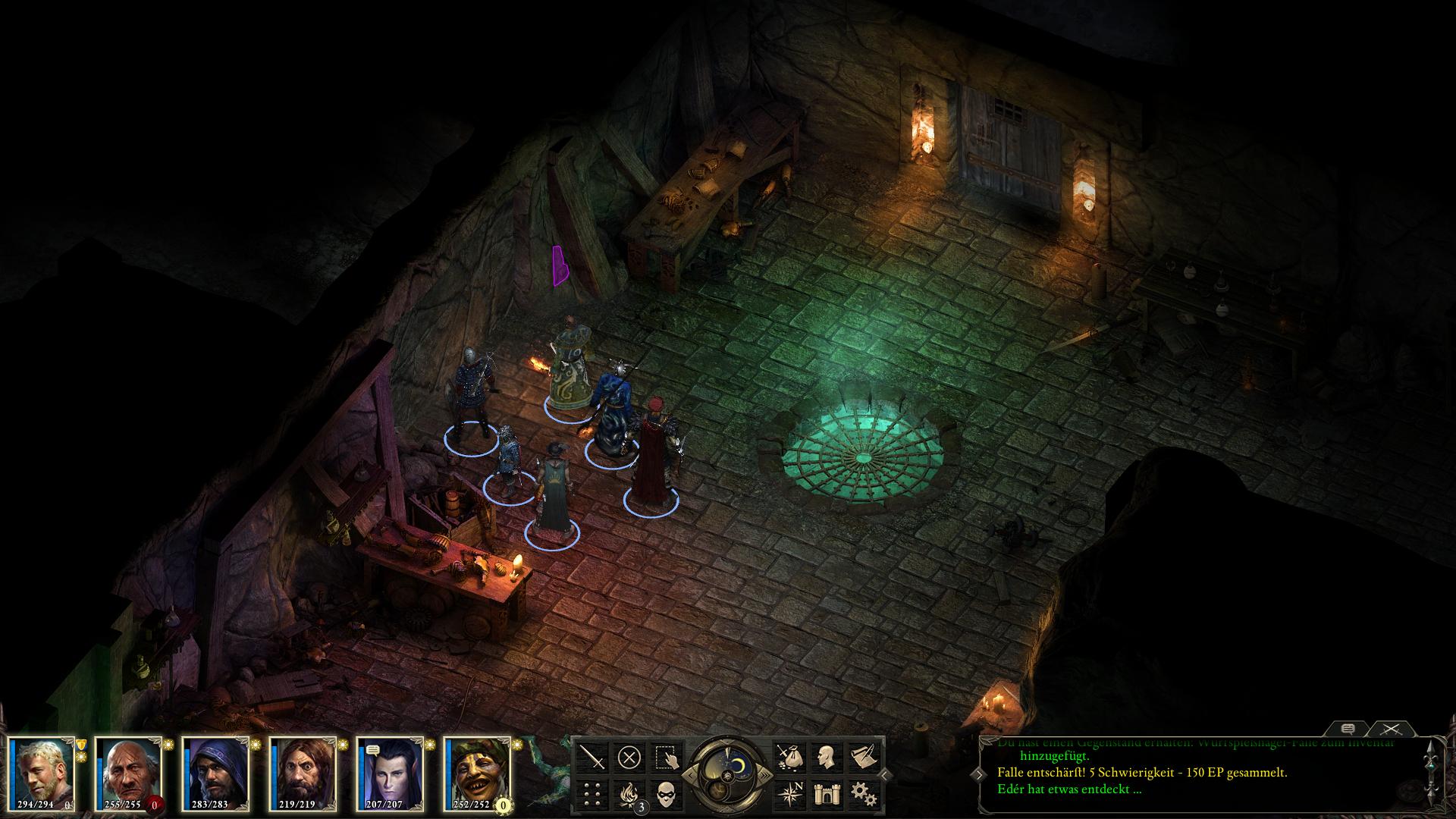1456x819 pixels.
Task: Select the grinning orlan character portrait
Action: tap(476, 772)
